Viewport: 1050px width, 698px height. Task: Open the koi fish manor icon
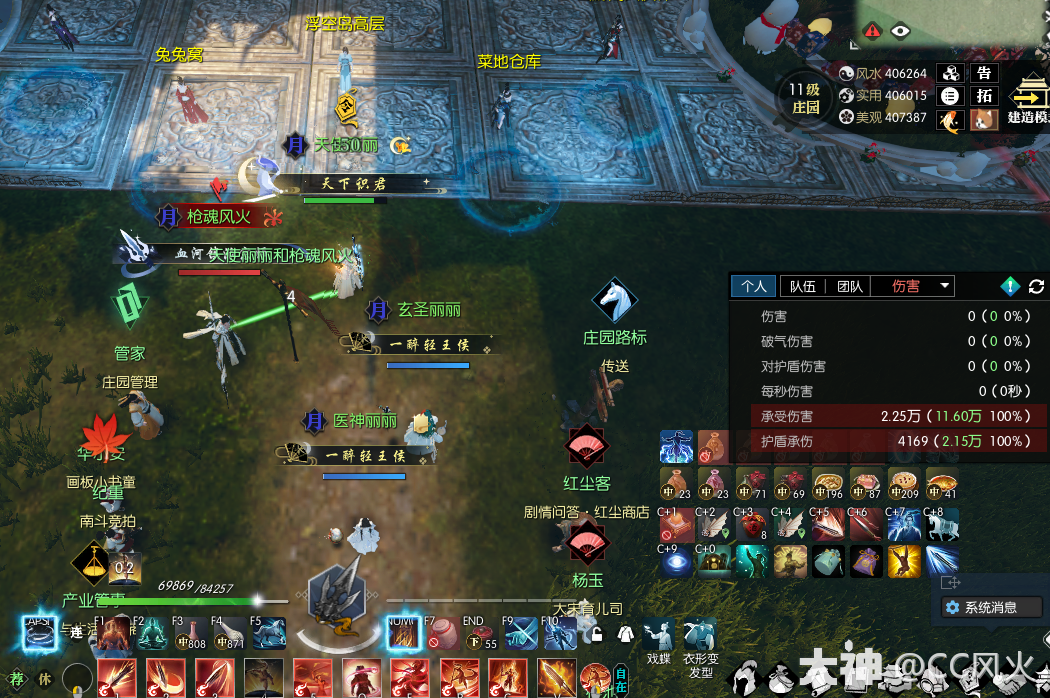[x=951, y=120]
